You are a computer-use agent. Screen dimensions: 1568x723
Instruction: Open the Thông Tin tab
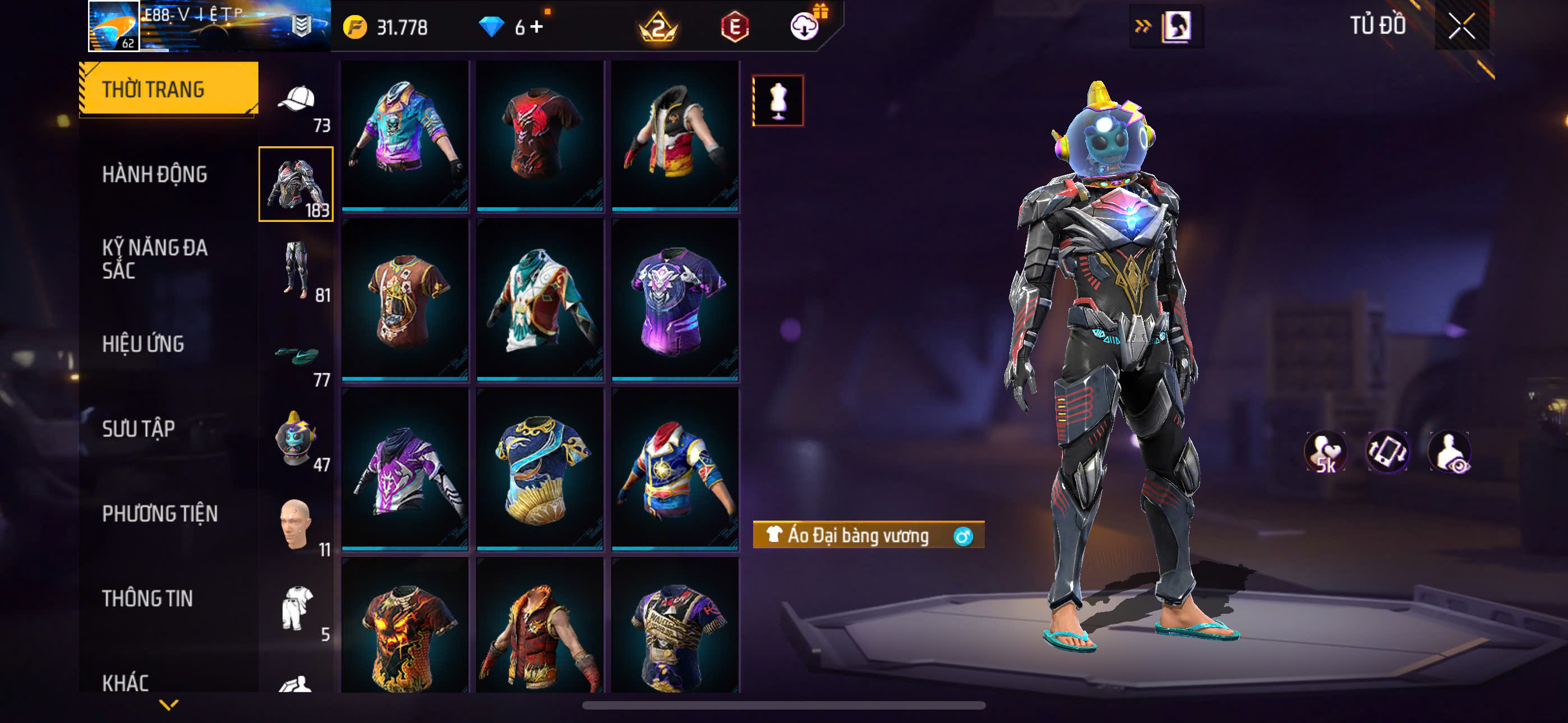[147, 599]
